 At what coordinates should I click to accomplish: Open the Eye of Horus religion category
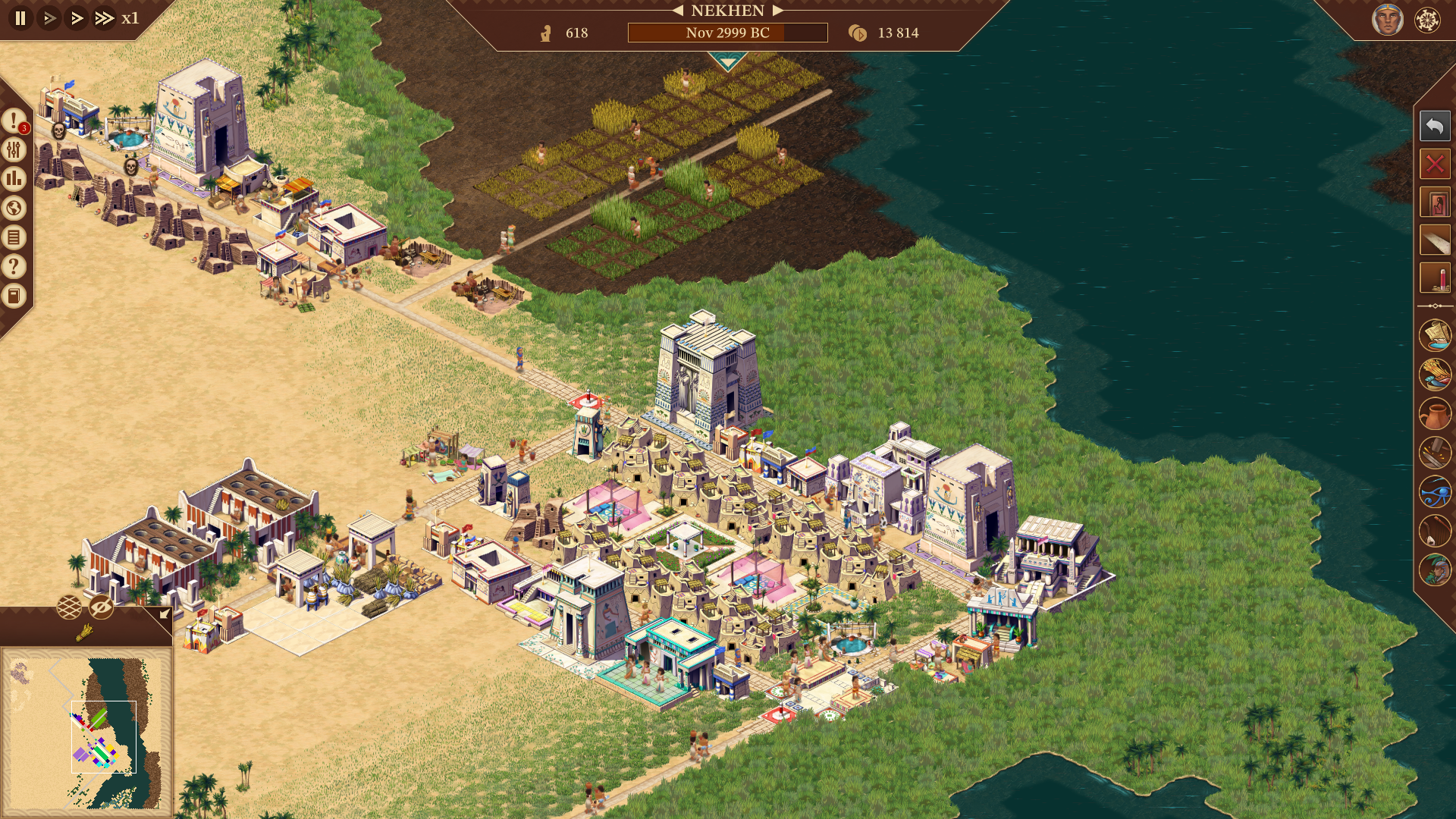click(1434, 492)
